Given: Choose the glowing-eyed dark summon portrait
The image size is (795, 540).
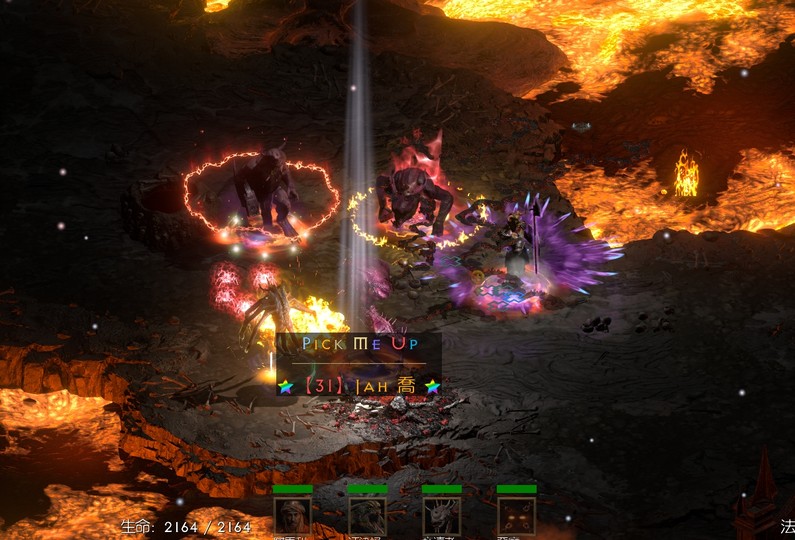Looking at the screenshot, I should [x=516, y=515].
